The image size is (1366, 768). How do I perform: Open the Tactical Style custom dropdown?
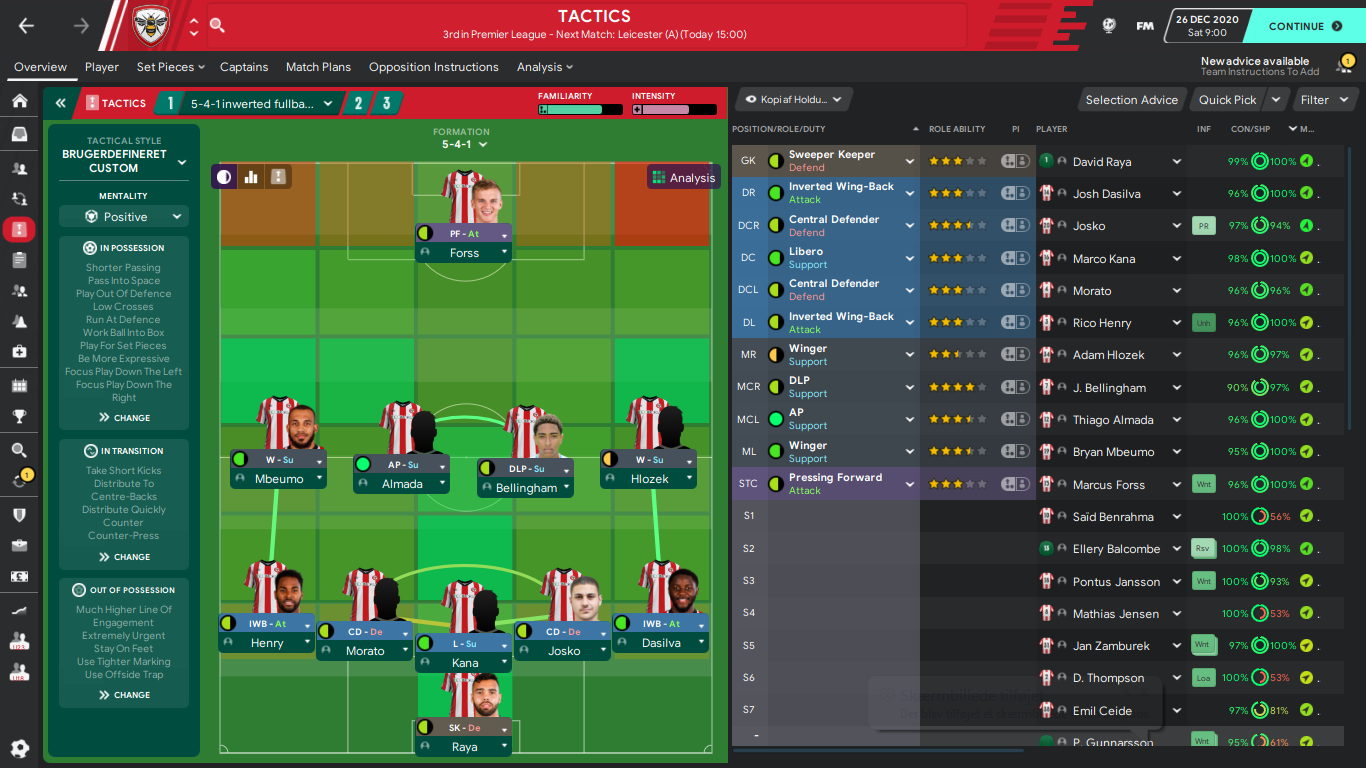coord(124,161)
